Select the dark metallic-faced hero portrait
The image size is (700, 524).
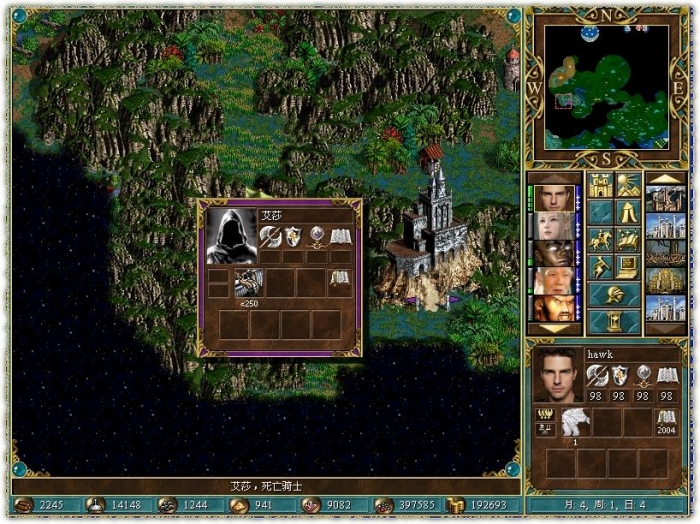pyautogui.click(x=554, y=253)
